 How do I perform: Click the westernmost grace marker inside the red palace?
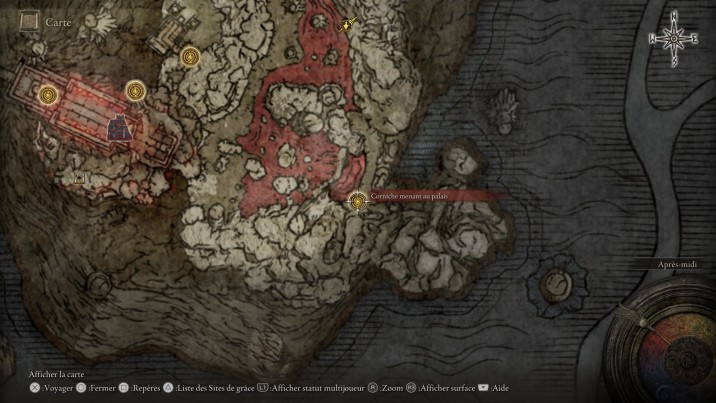tap(47, 95)
